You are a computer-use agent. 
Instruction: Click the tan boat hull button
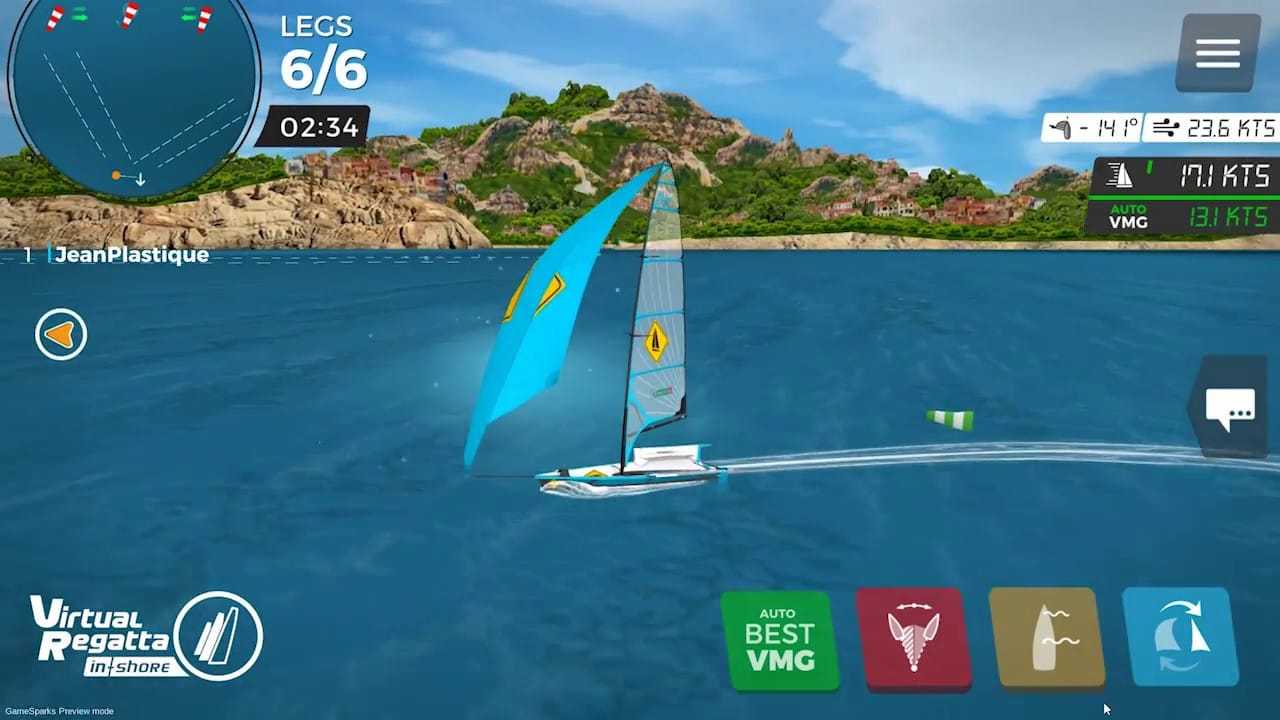click(1046, 638)
